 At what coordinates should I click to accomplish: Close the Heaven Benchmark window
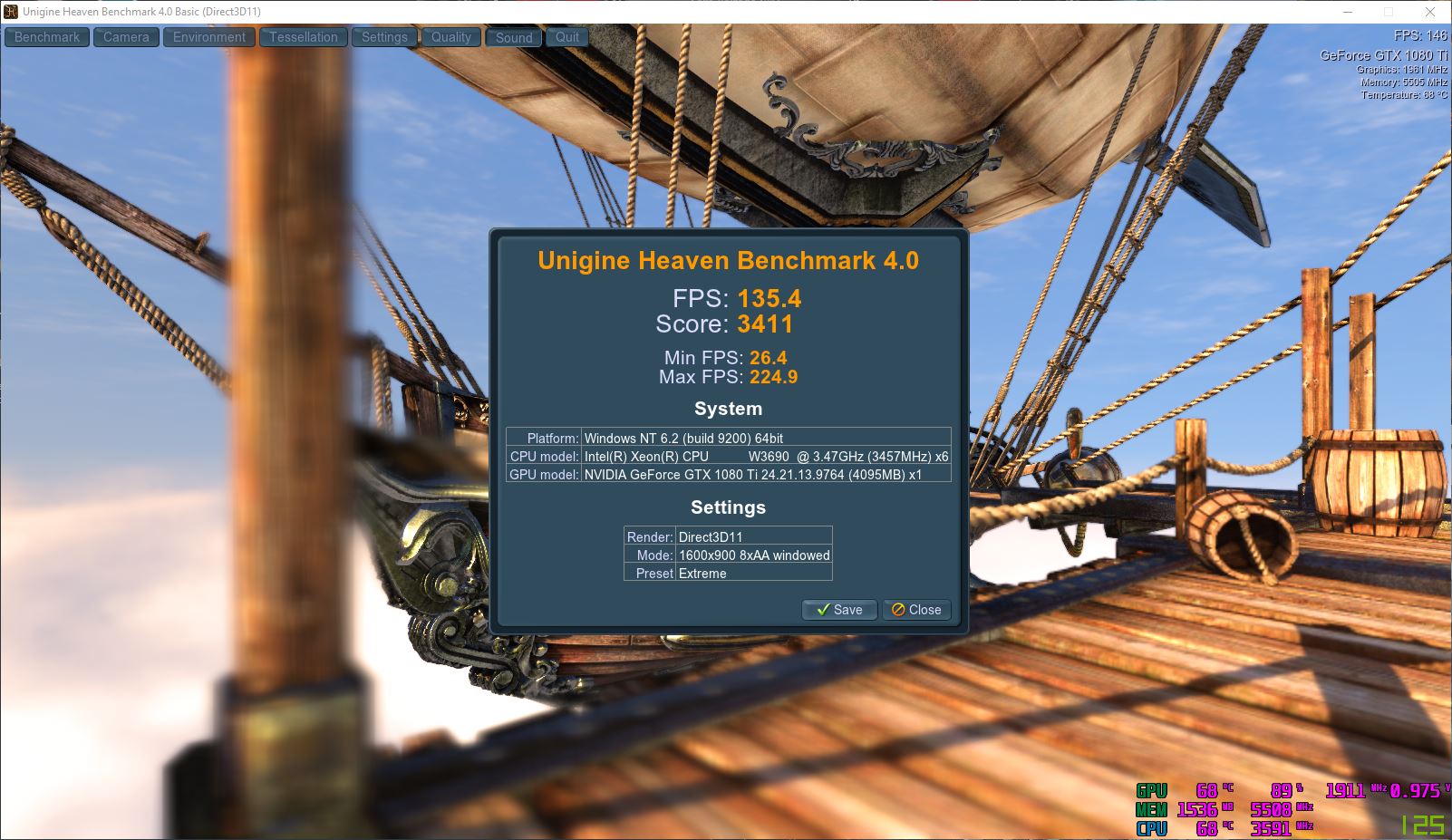1430,12
